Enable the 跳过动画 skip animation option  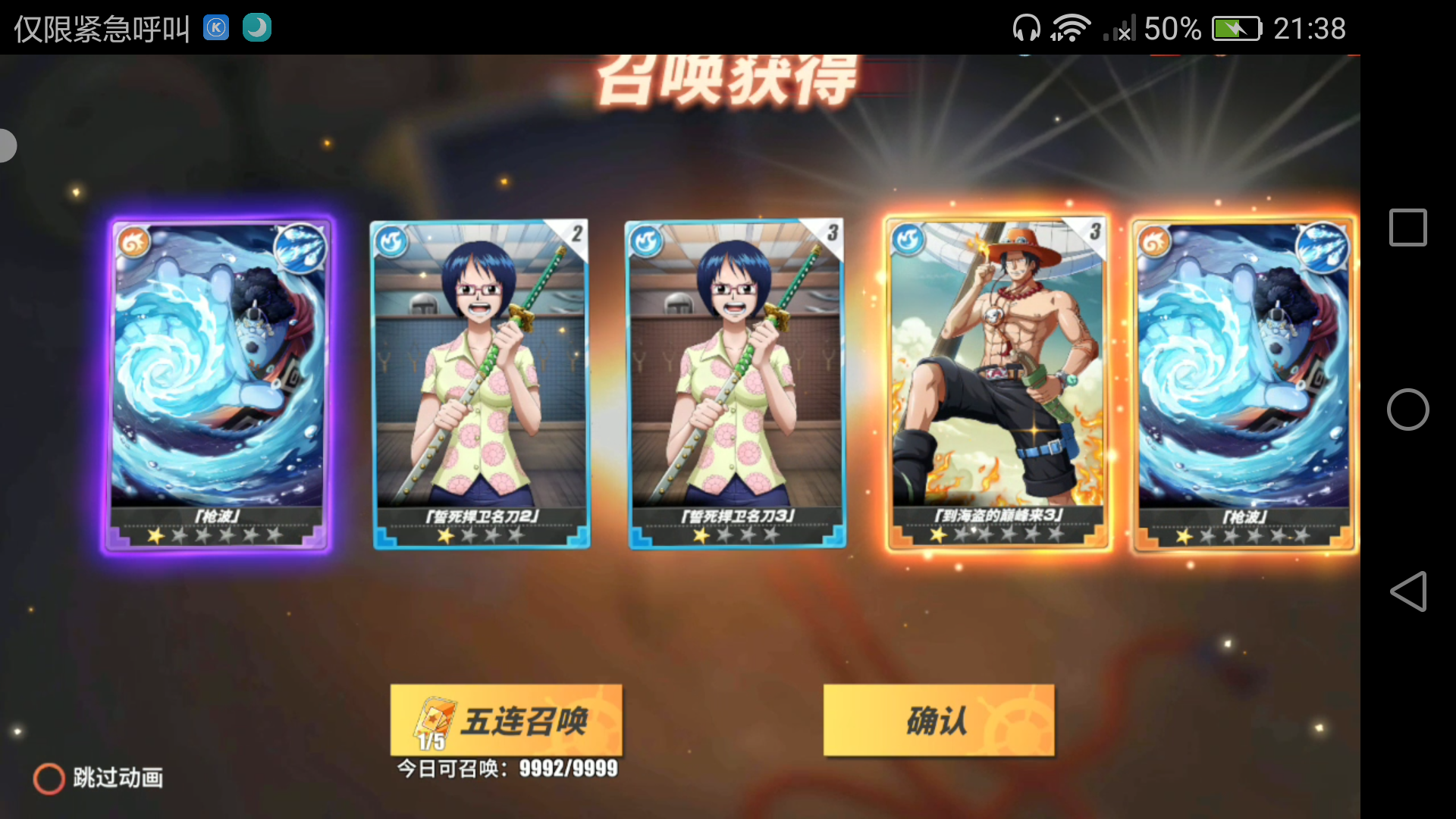[x=49, y=778]
